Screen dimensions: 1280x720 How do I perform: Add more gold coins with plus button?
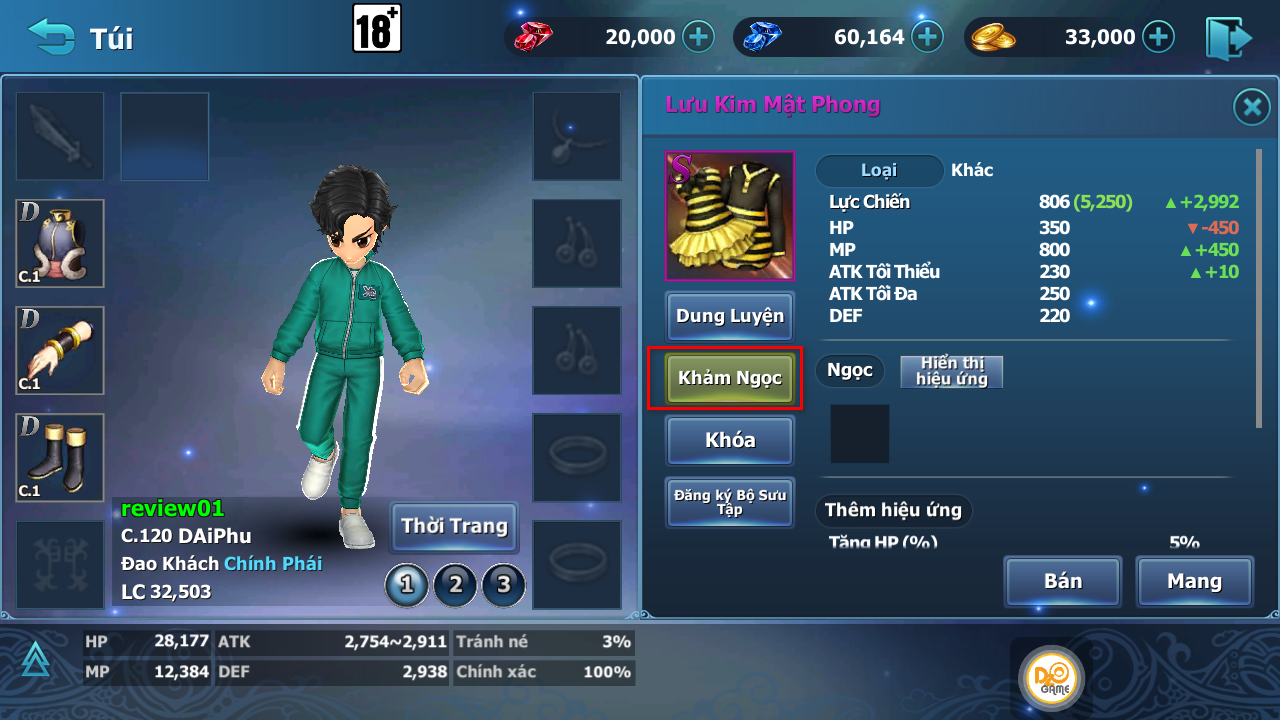pyautogui.click(x=1158, y=37)
